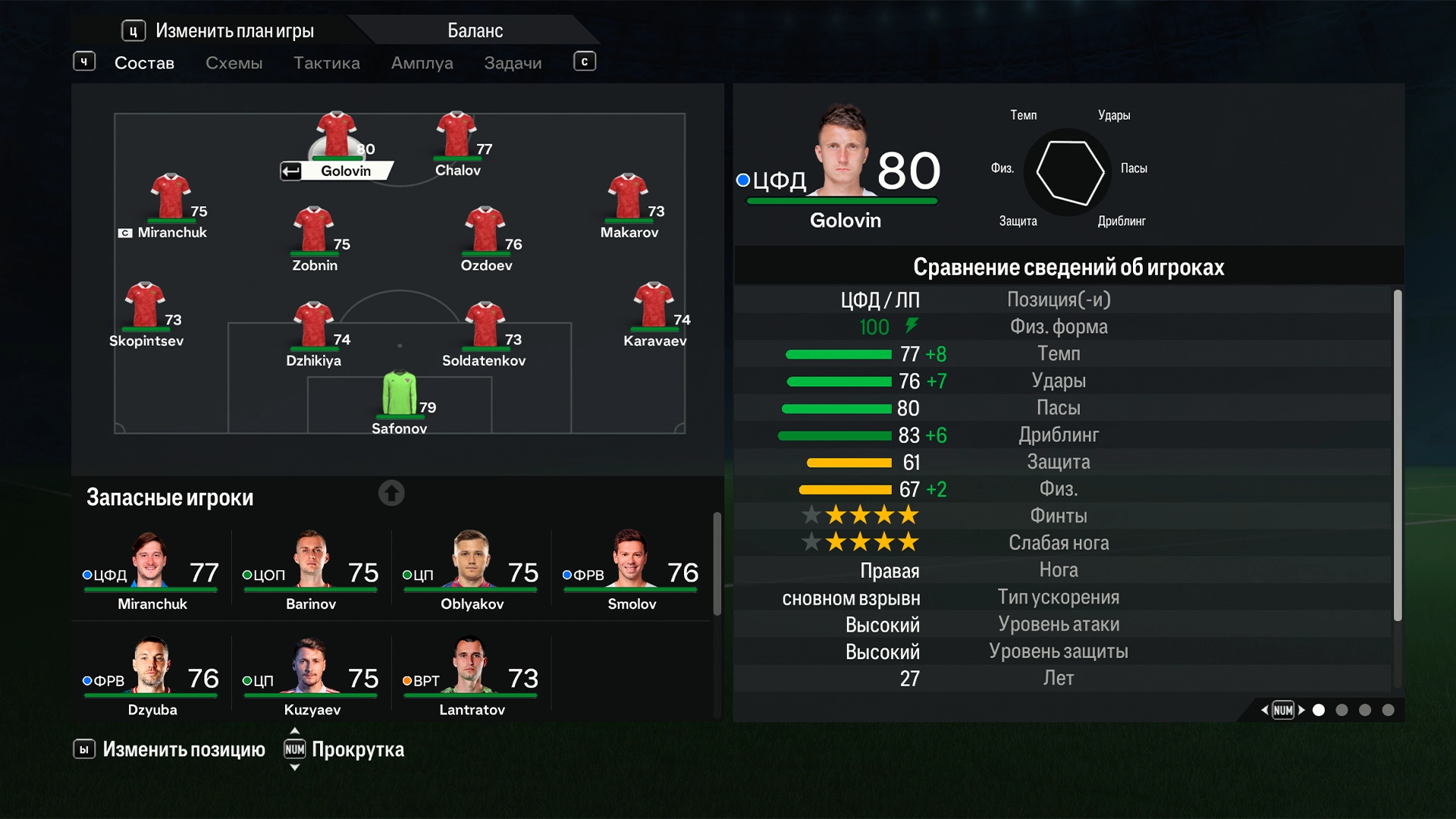Click the up arrow above substitutes

pyautogui.click(x=391, y=494)
